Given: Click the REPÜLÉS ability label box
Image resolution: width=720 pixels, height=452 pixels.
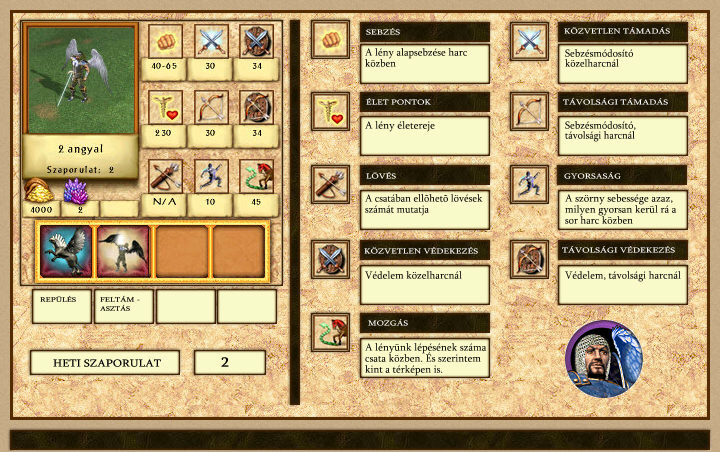Looking at the screenshot, I should [62, 306].
